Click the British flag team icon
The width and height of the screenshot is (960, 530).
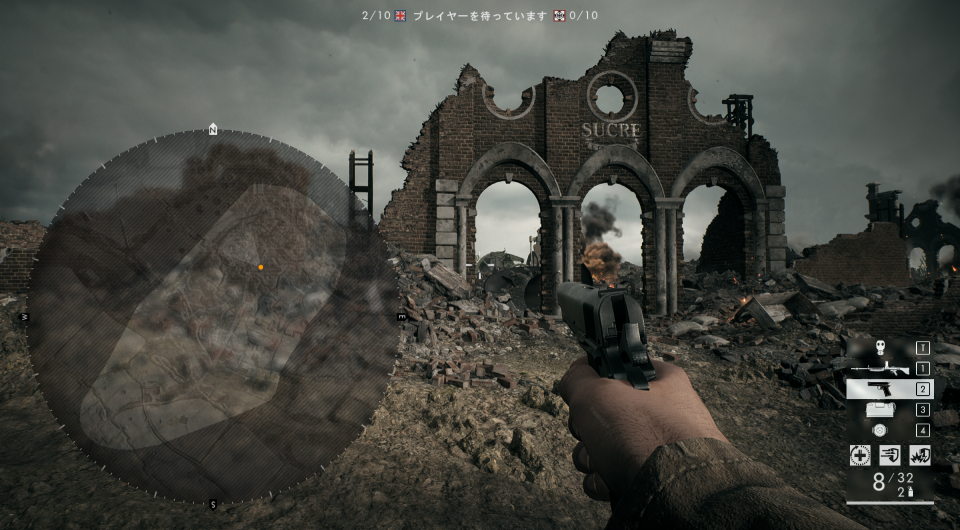click(400, 15)
